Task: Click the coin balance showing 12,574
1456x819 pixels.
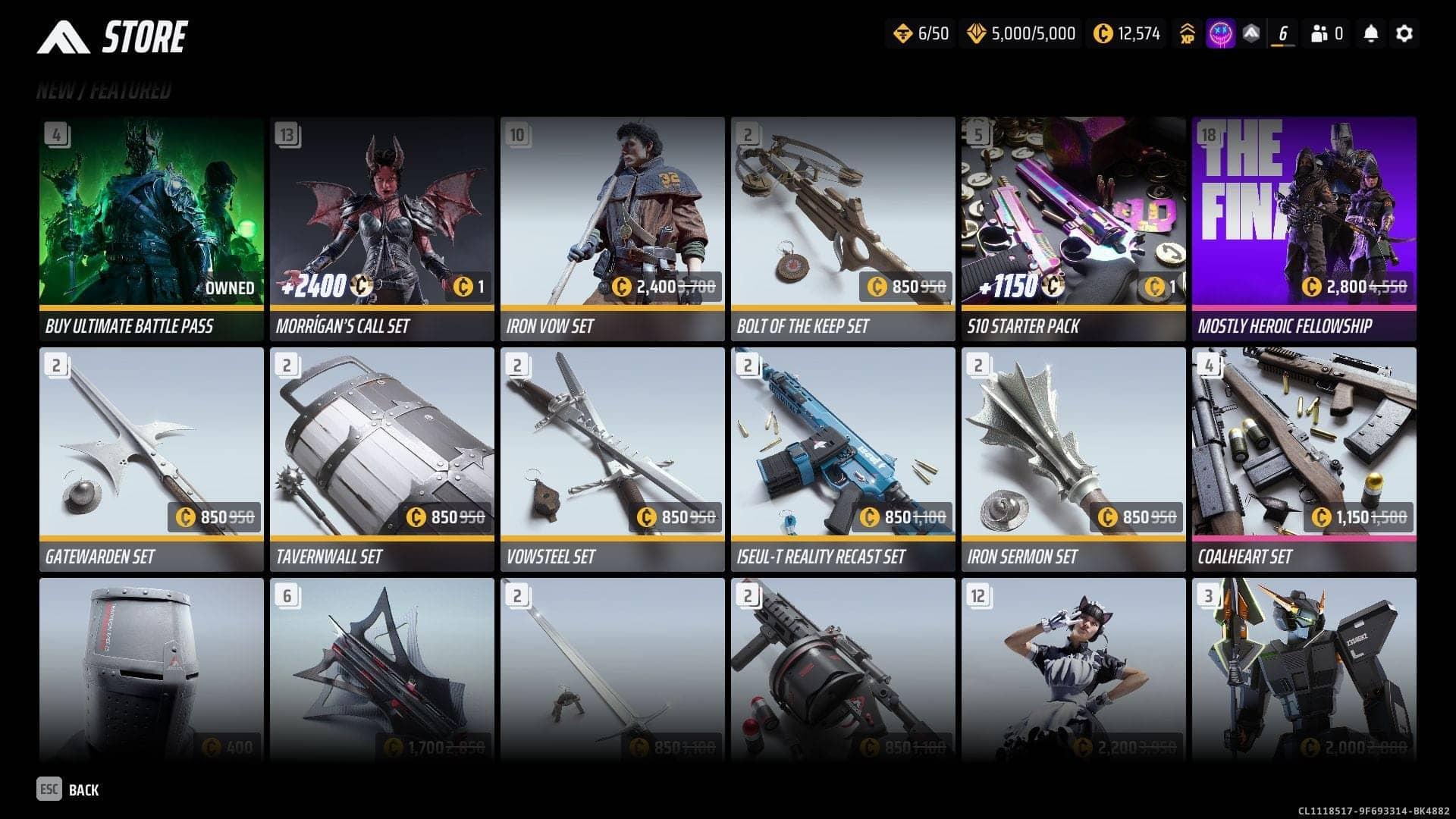Action: point(1126,34)
